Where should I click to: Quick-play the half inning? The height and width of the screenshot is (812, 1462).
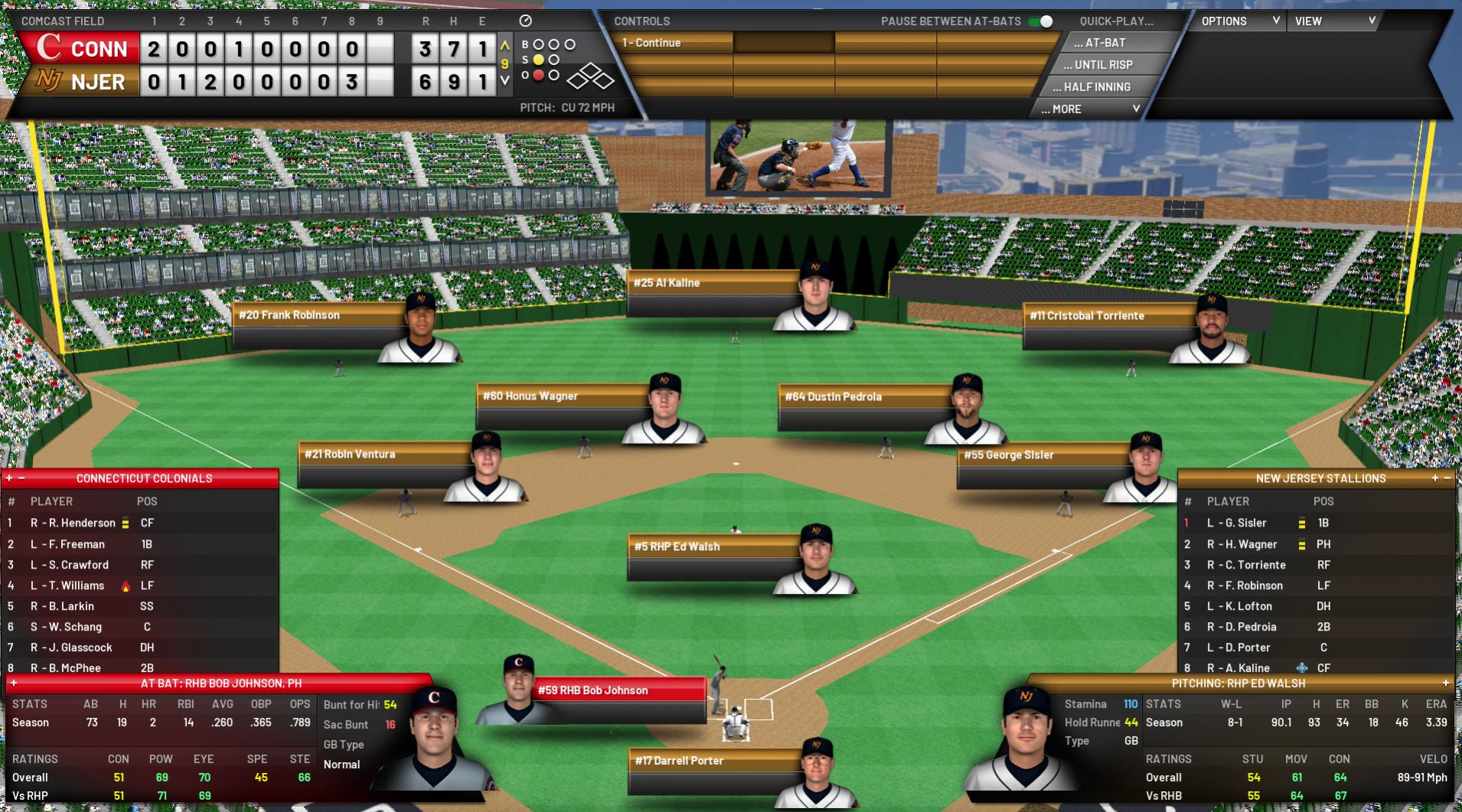(x=1096, y=87)
